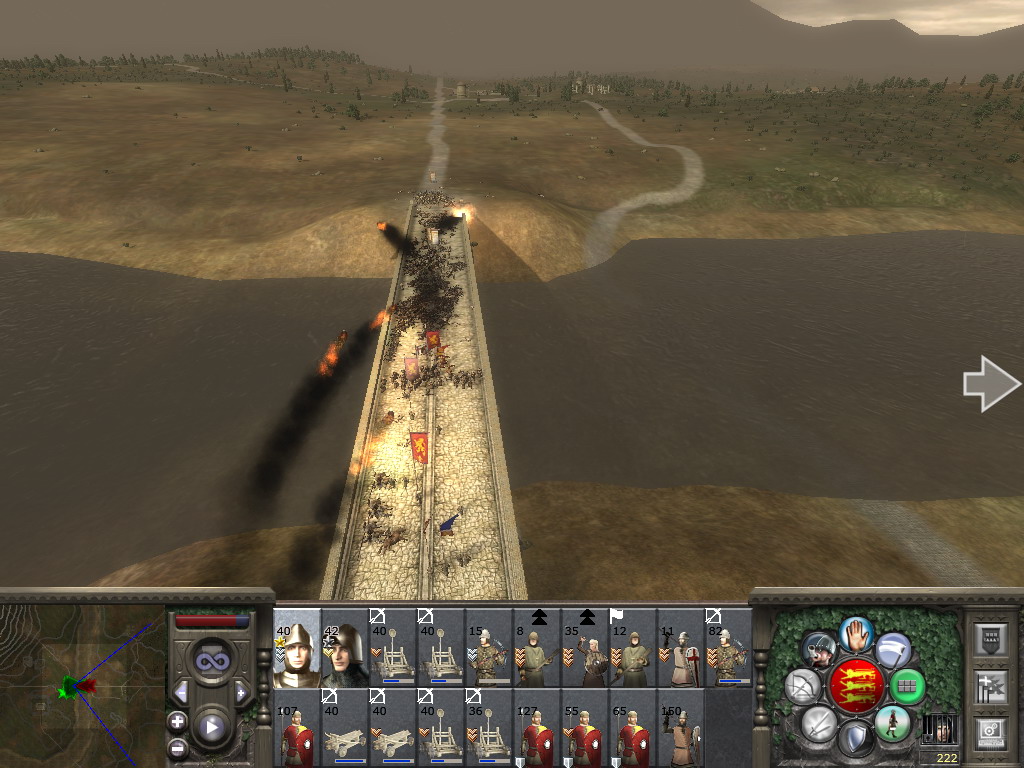Select the spearmen unit card with 107 men

point(297,728)
